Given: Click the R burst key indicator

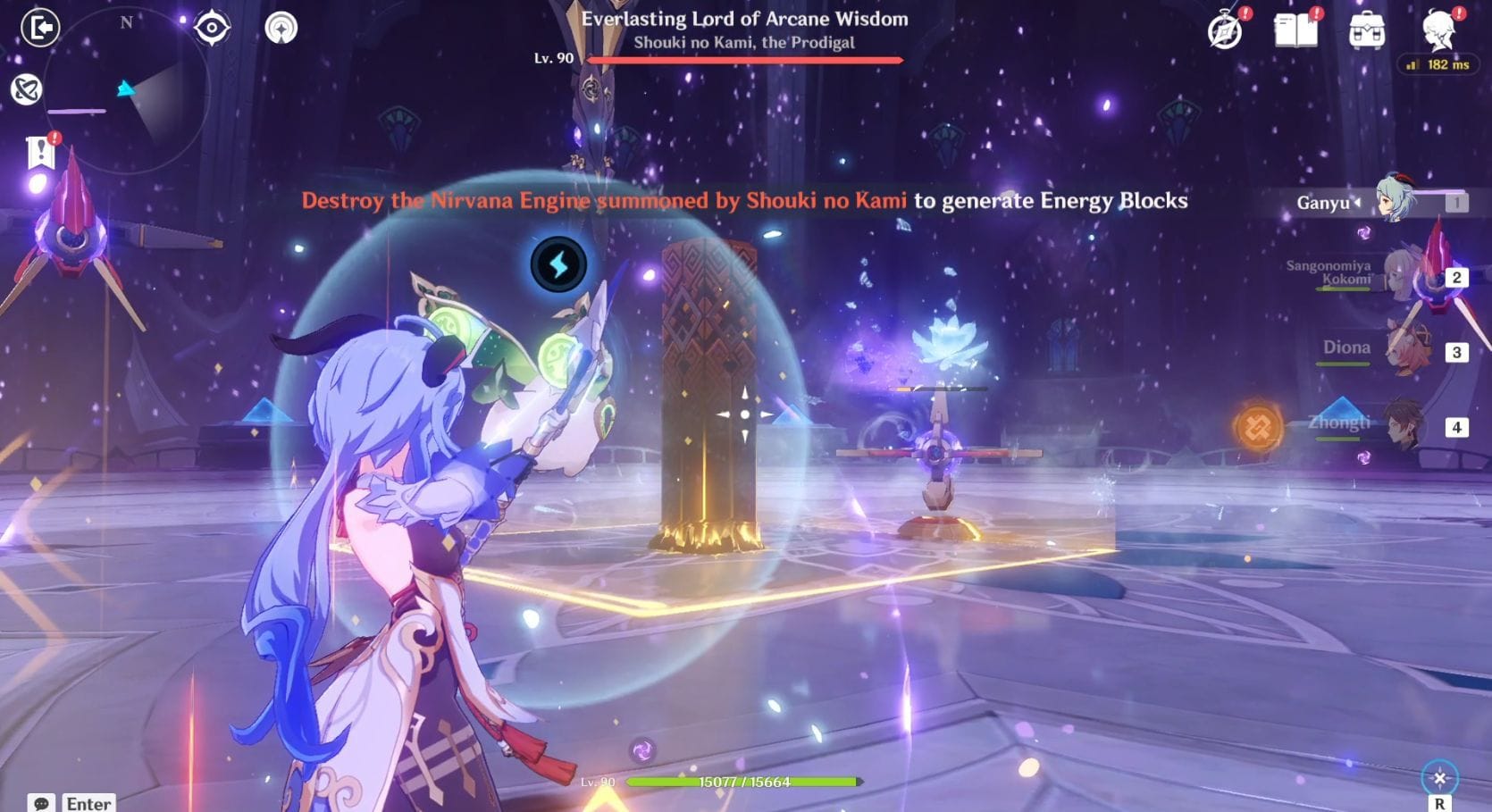Looking at the screenshot, I should (1441, 802).
